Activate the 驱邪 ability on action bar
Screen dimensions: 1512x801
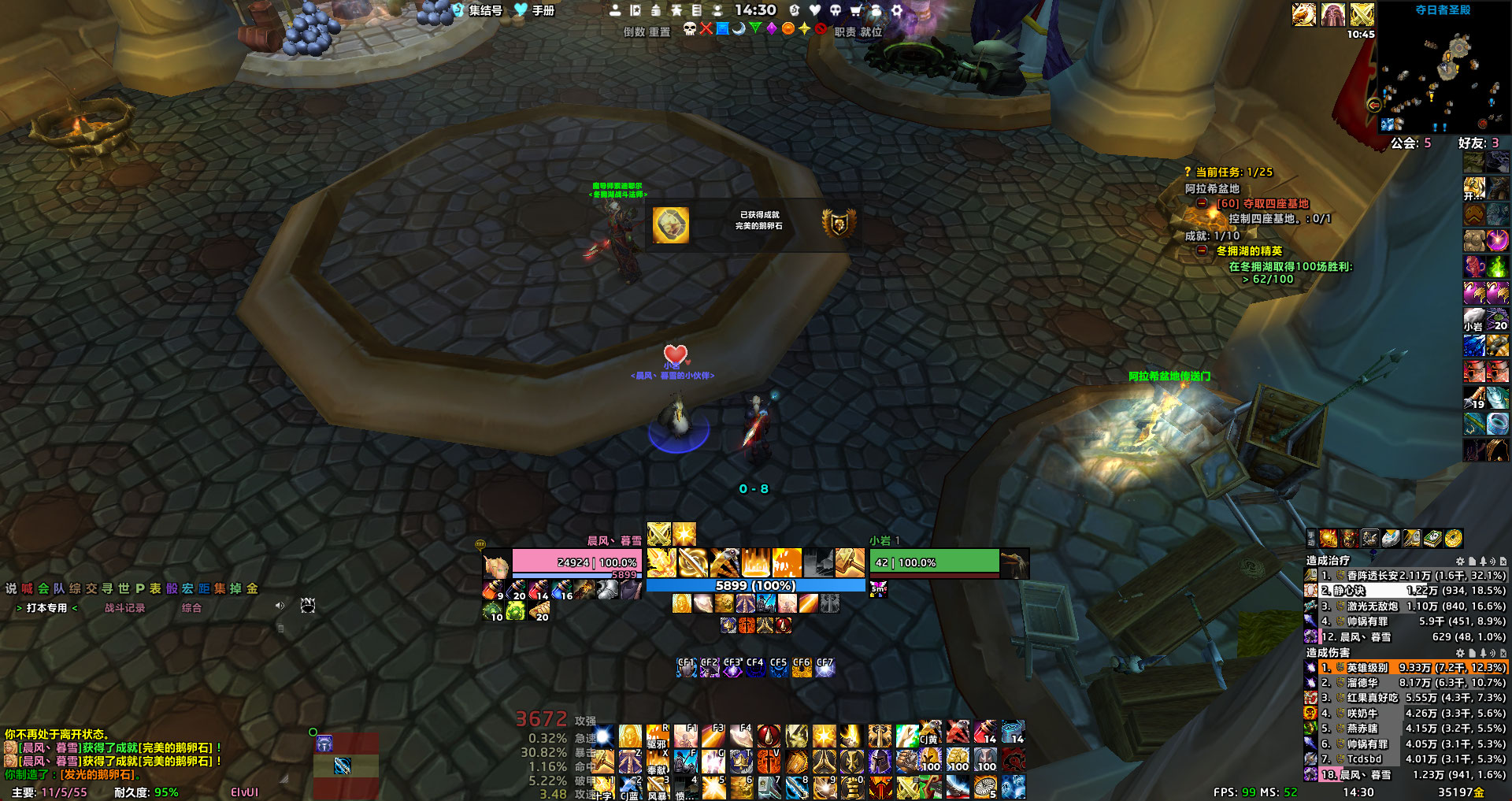(x=657, y=736)
